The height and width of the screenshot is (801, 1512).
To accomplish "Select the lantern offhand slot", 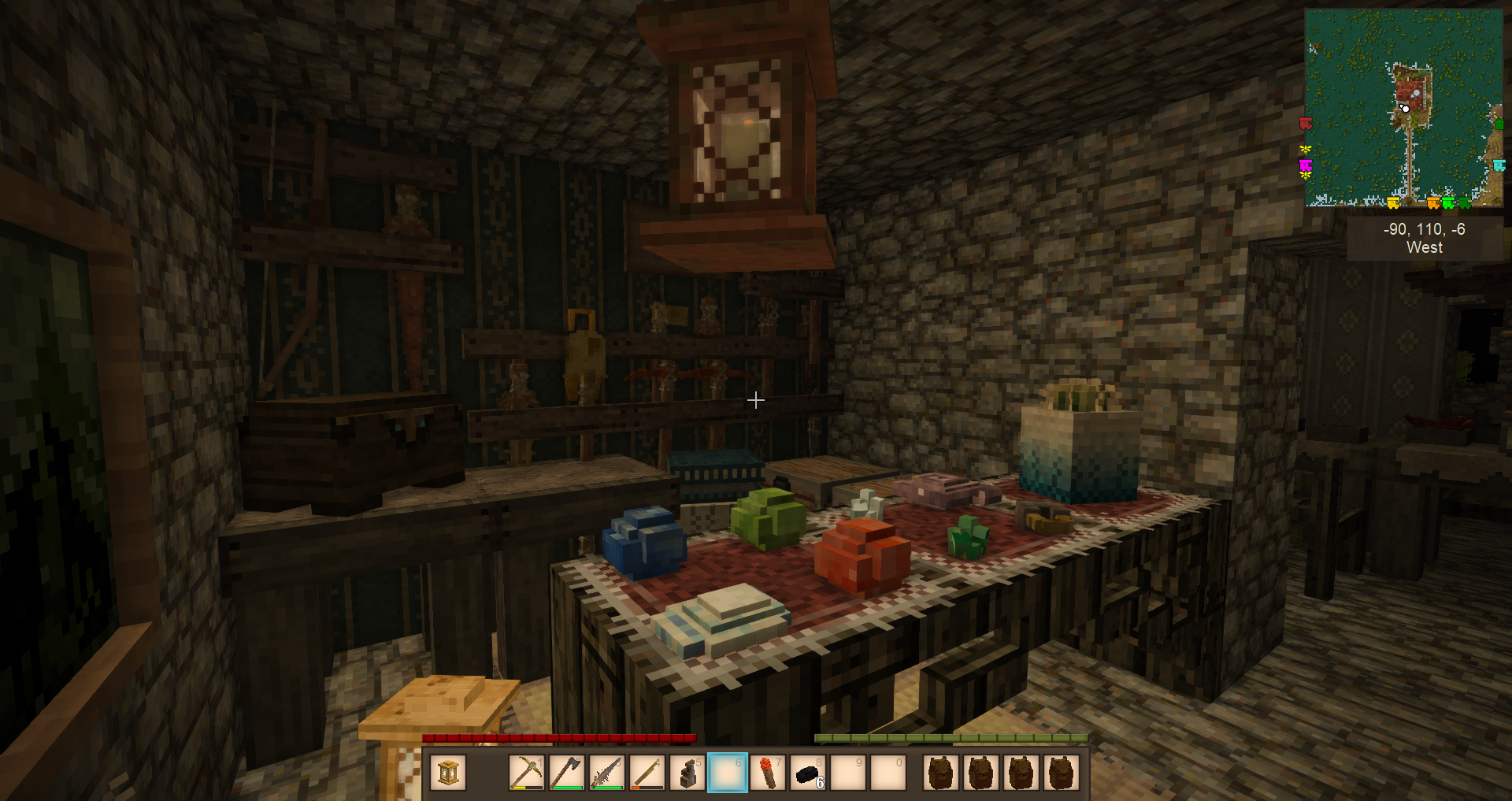I will [448, 773].
